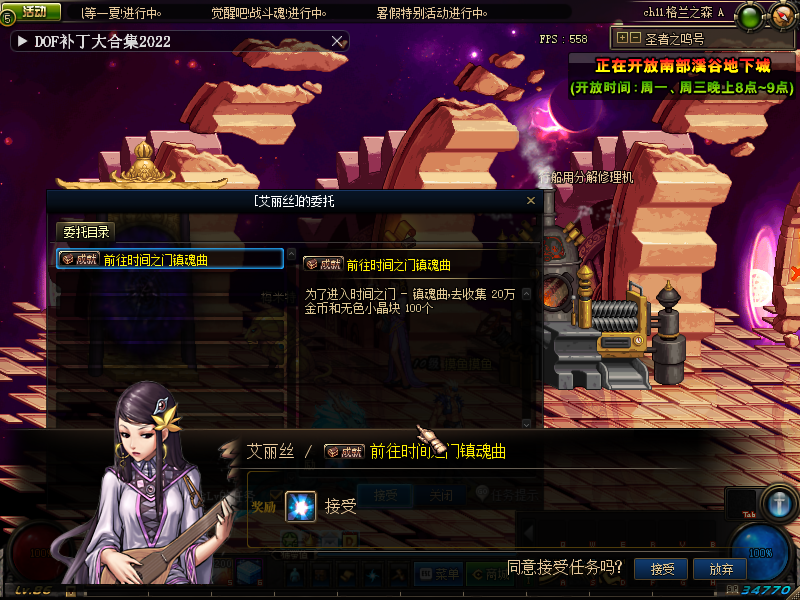
Task: Accept the quest with the 接受 button
Action: click(x=662, y=569)
